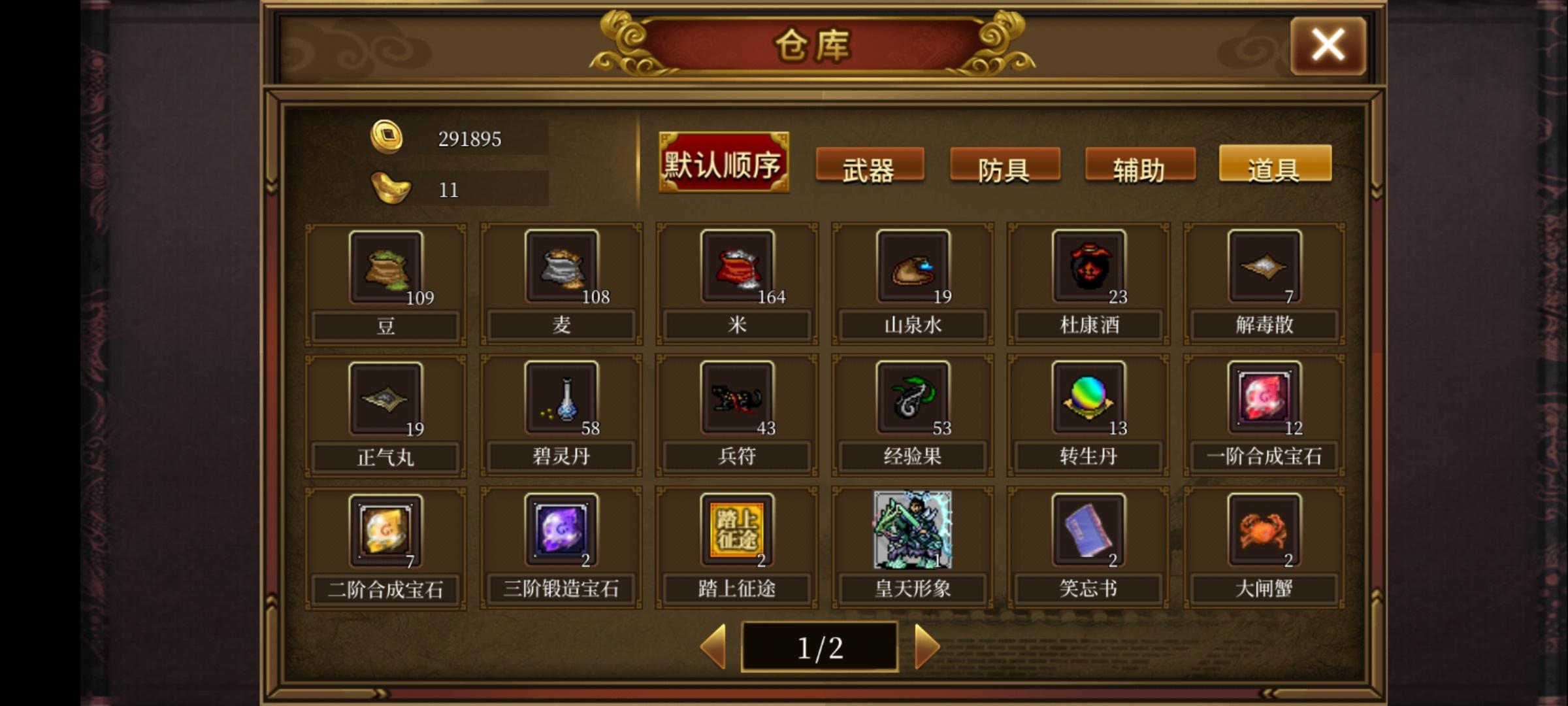Click the 1/2 page number display
Image resolution: width=1568 pixels, height=706 pixels.
pos(820,646)
